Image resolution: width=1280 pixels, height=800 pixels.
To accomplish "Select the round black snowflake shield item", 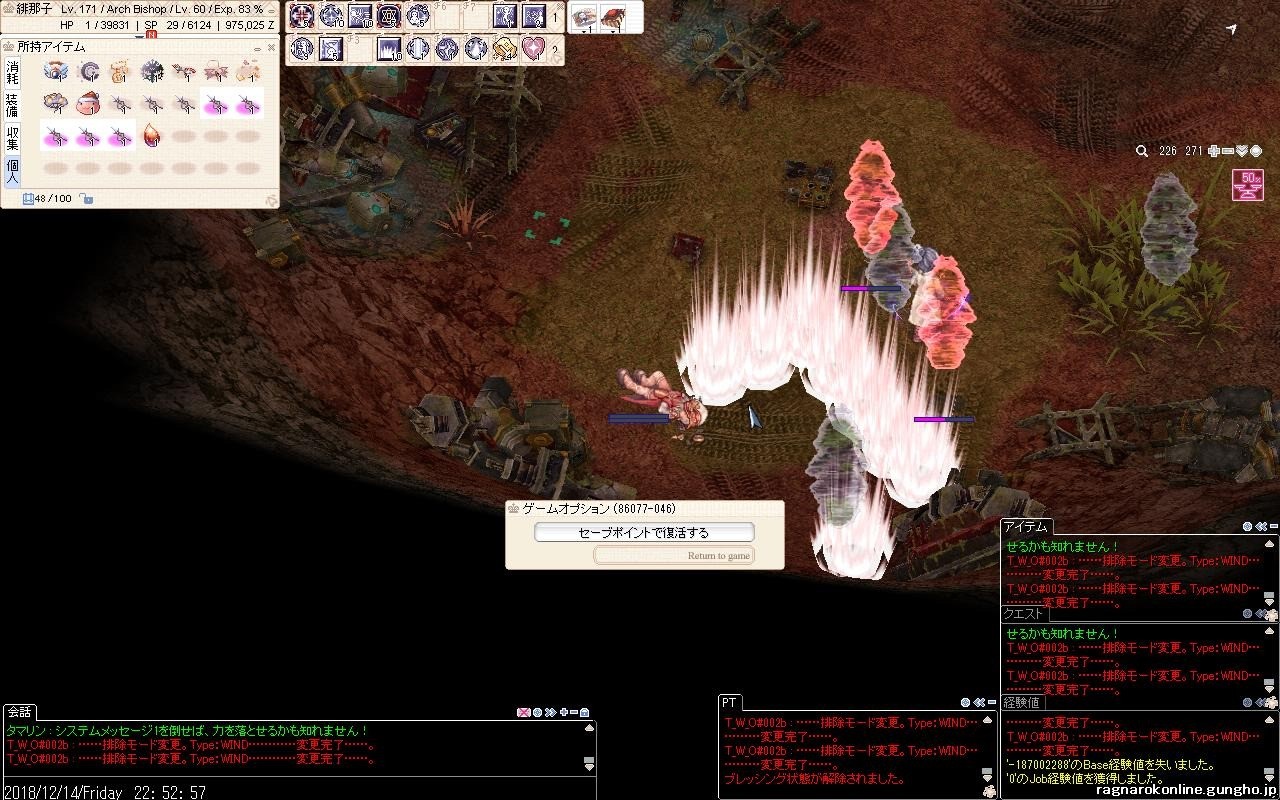I will click(152, 71).
